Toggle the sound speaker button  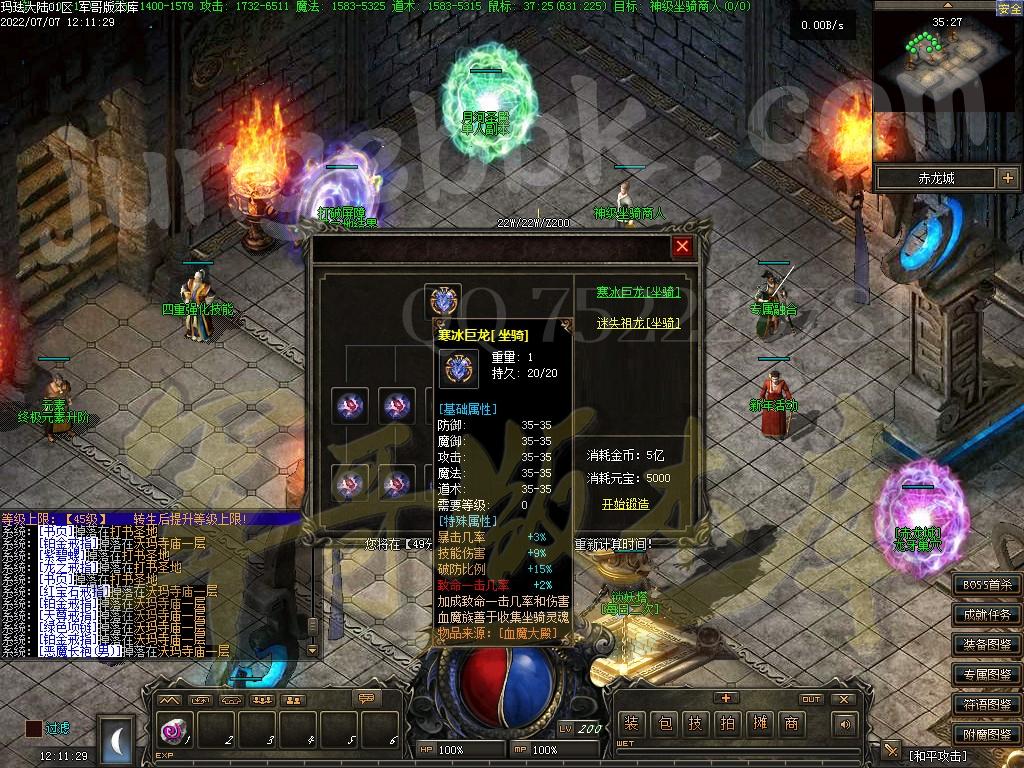coord(846,723)
